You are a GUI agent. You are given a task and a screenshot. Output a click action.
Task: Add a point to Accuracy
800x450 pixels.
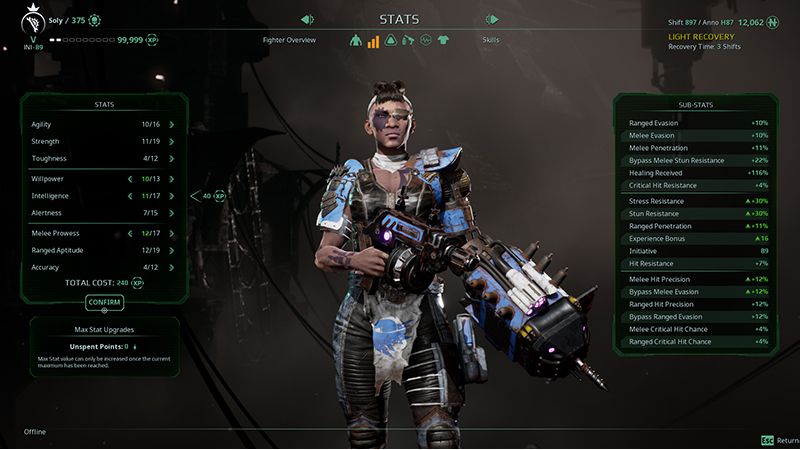pos(172,267)
